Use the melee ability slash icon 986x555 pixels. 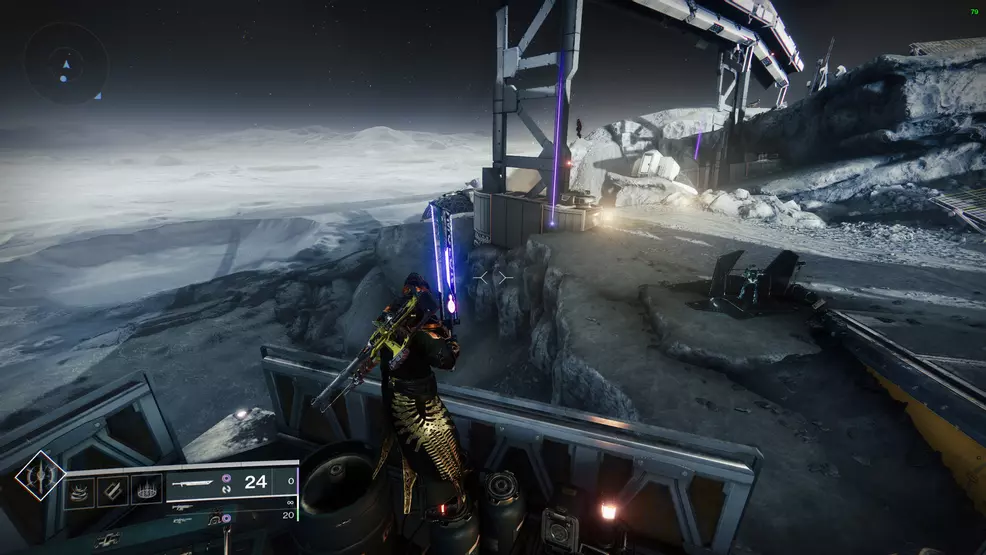pos(113,492)
